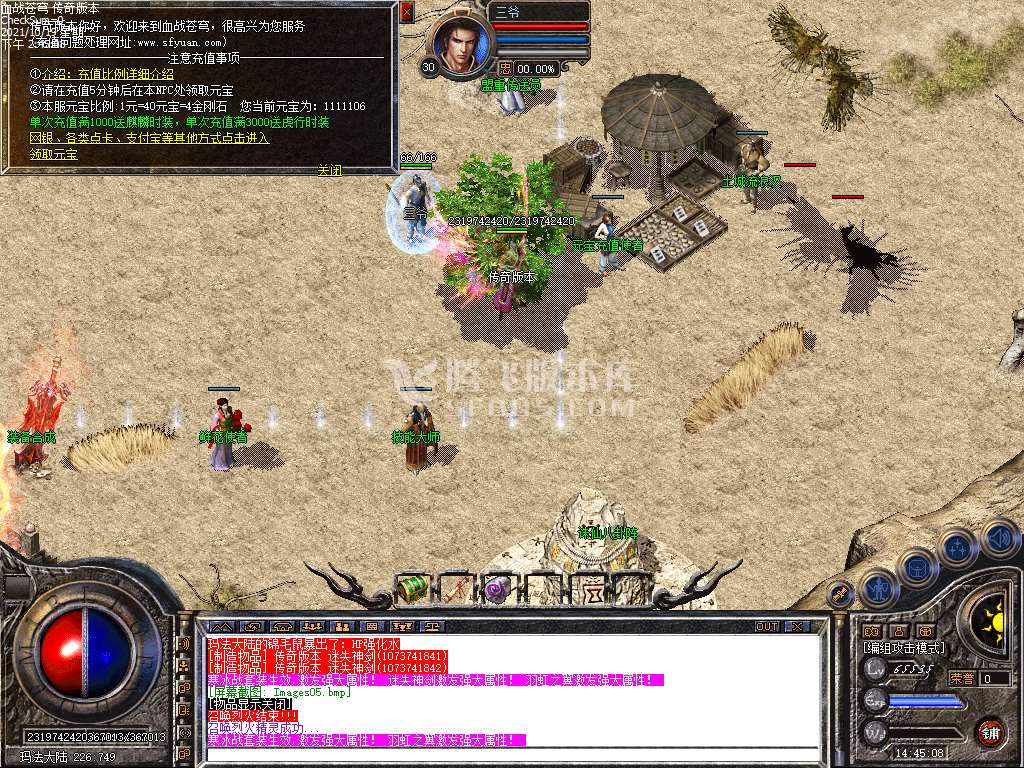Viewport: 1024px width, 768px height.
Task: Close the chat panel with its X button
Action: (x=796, y=626)
